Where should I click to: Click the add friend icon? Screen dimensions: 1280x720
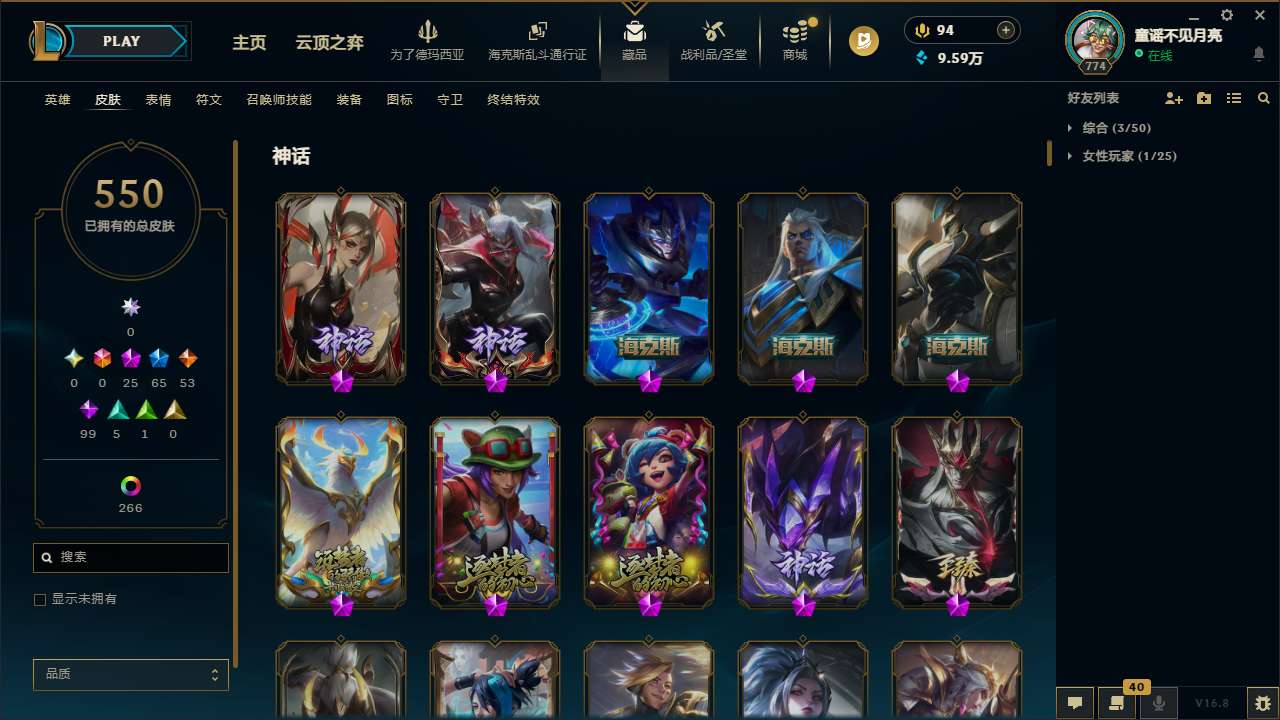pos(1171,98)
